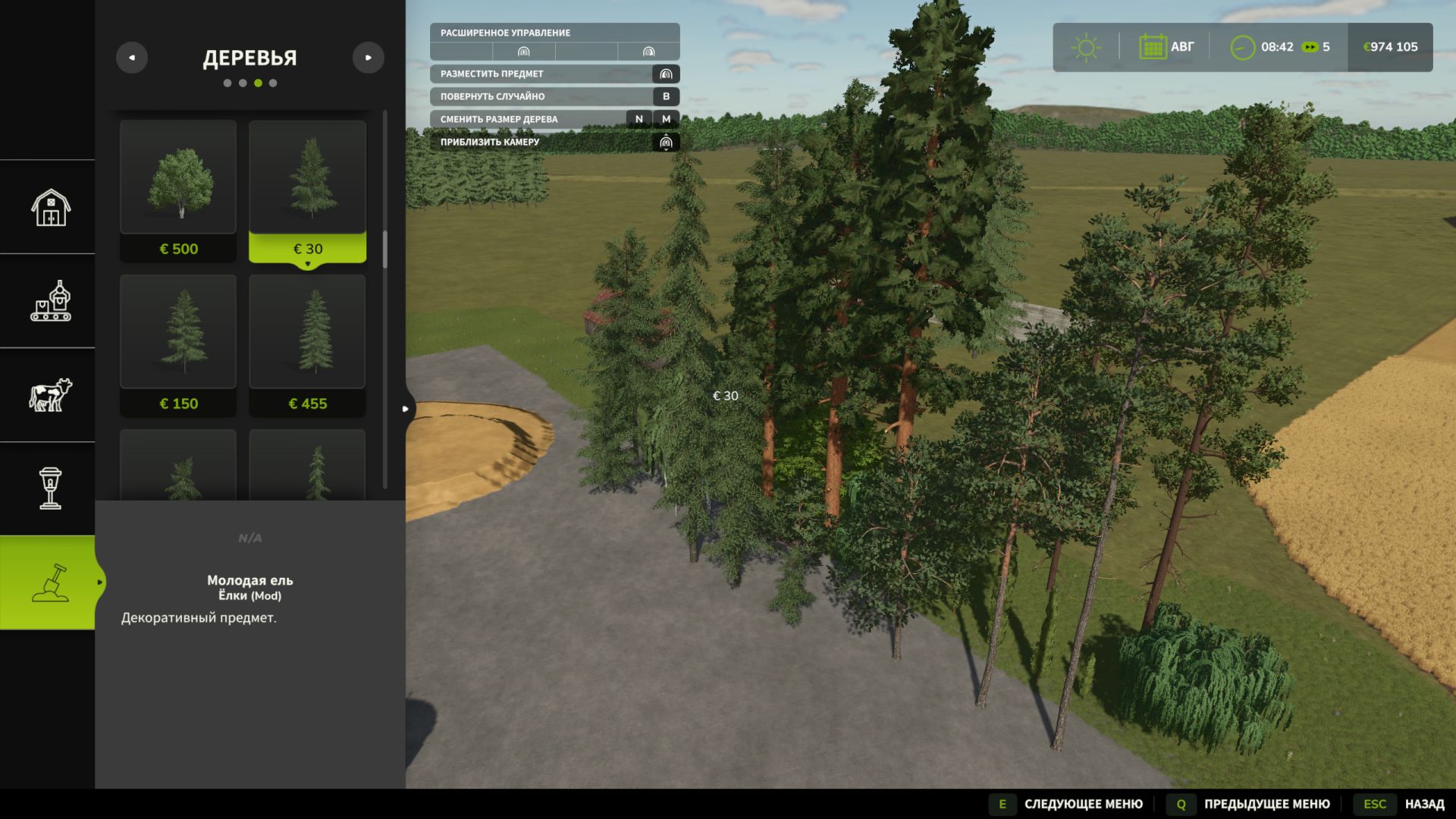Viewport: 1456px width, 819px height.
Task: Select the highlighted landscaping shovel tool
Action: pyautogui.click(x=49, y=582)
